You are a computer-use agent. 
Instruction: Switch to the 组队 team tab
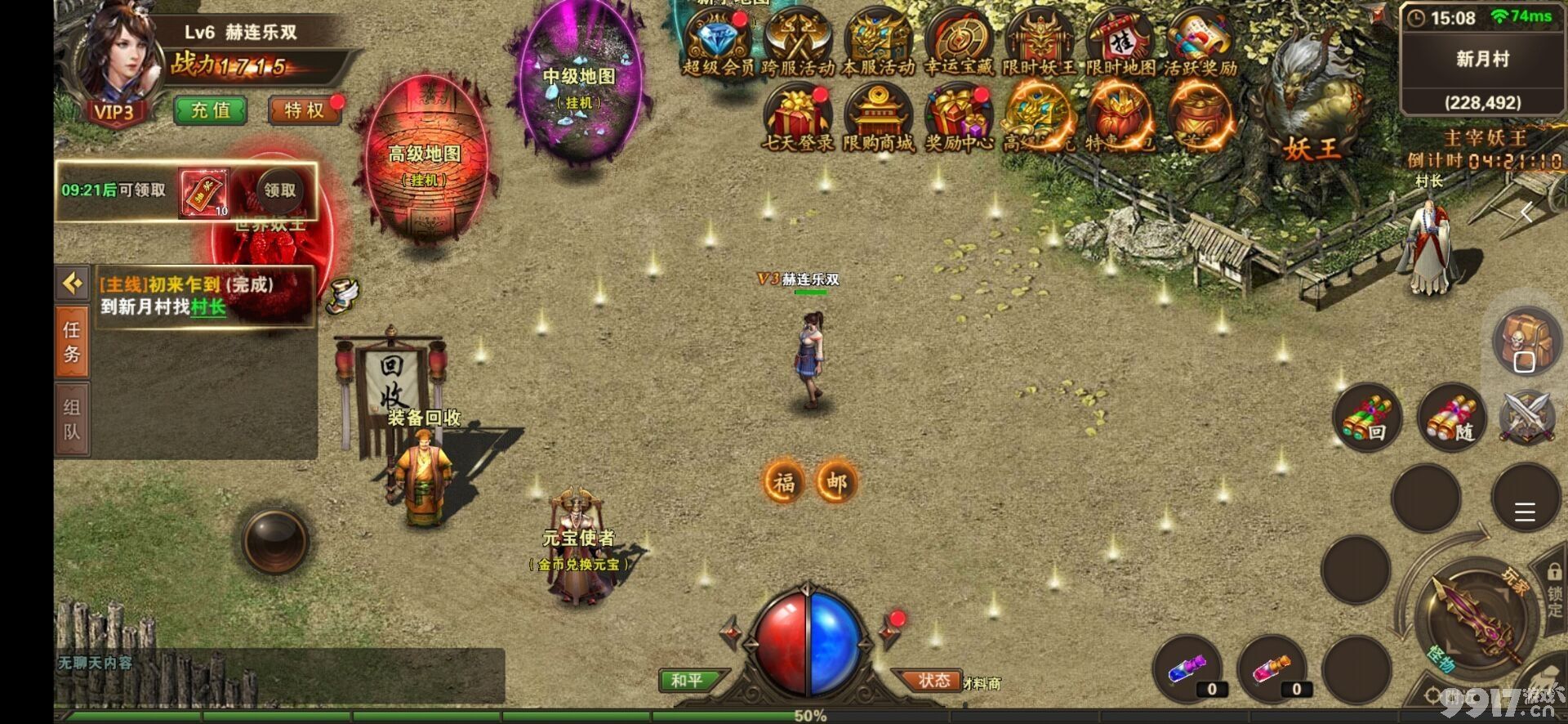coord(72,418)
